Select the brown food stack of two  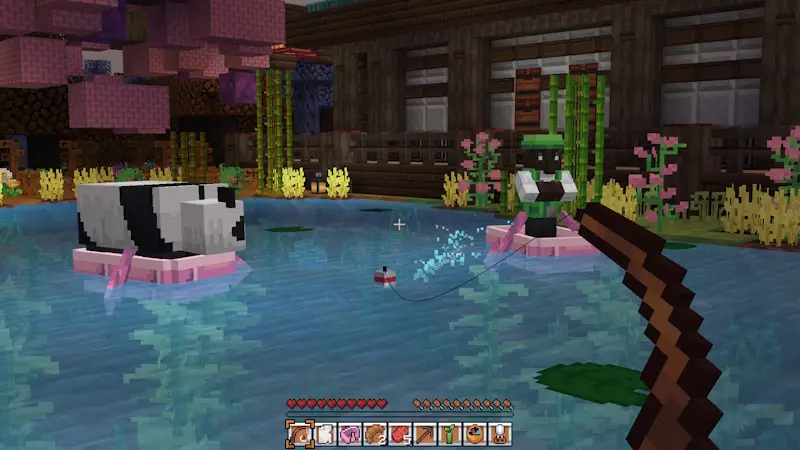[374, 434]
